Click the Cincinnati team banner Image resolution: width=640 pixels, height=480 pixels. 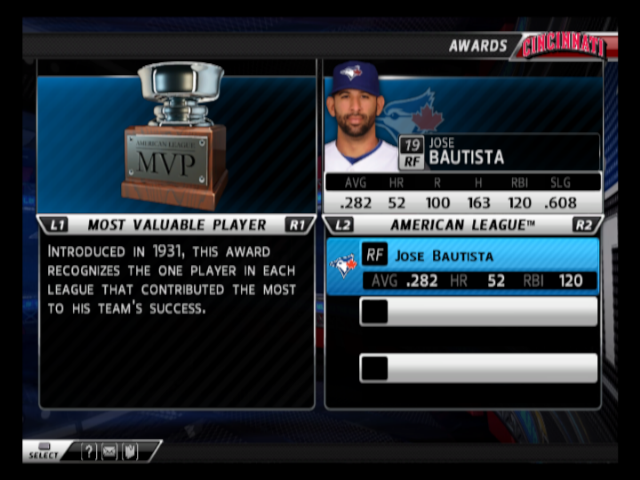pyautogui.click(x=561, y=46)
